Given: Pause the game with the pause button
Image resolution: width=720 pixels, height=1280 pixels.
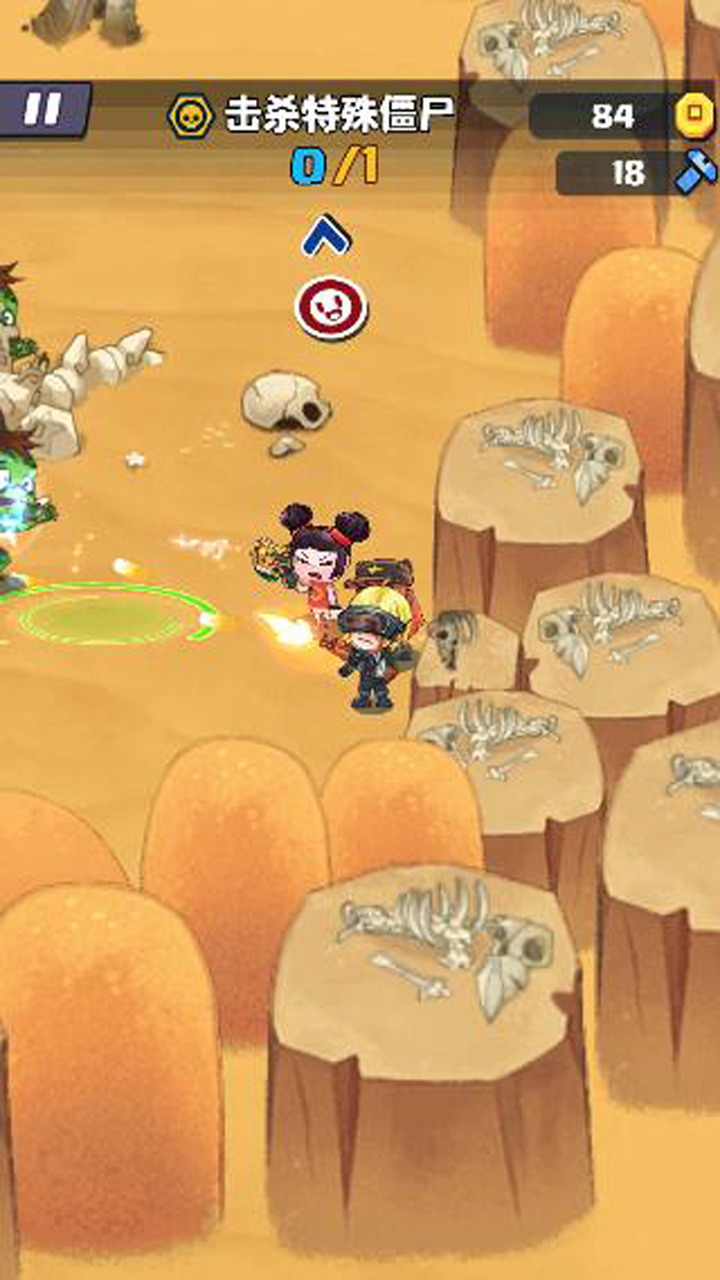Looking at the screenshot, I should tap(44, 109).
